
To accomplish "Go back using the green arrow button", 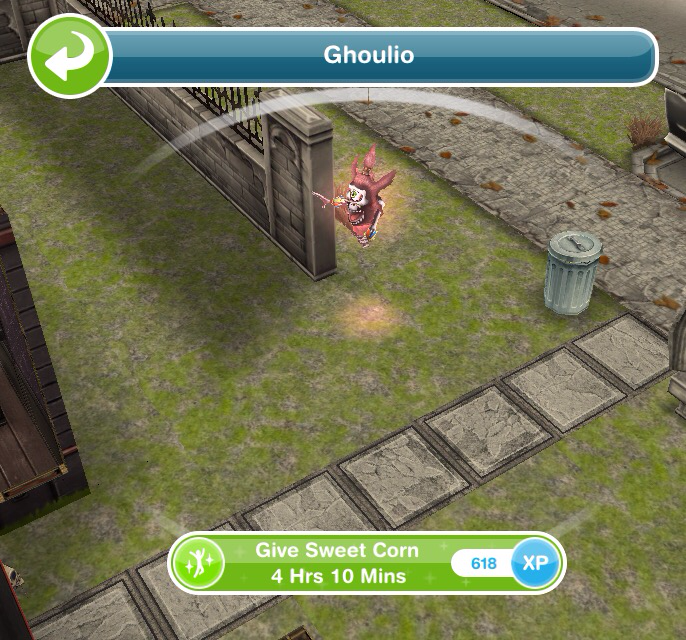I will click(69, 55).
